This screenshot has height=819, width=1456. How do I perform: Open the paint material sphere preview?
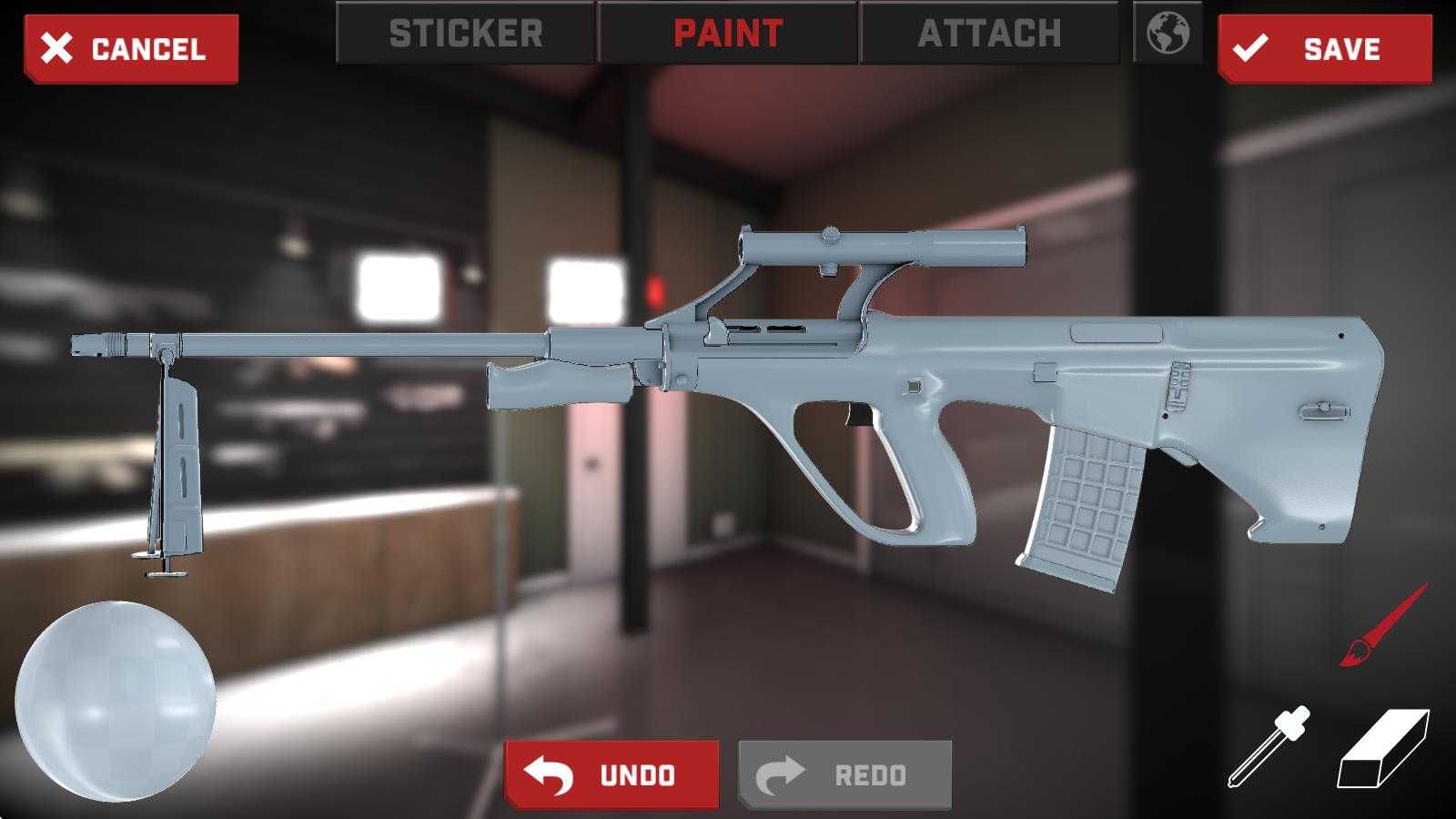116,701
